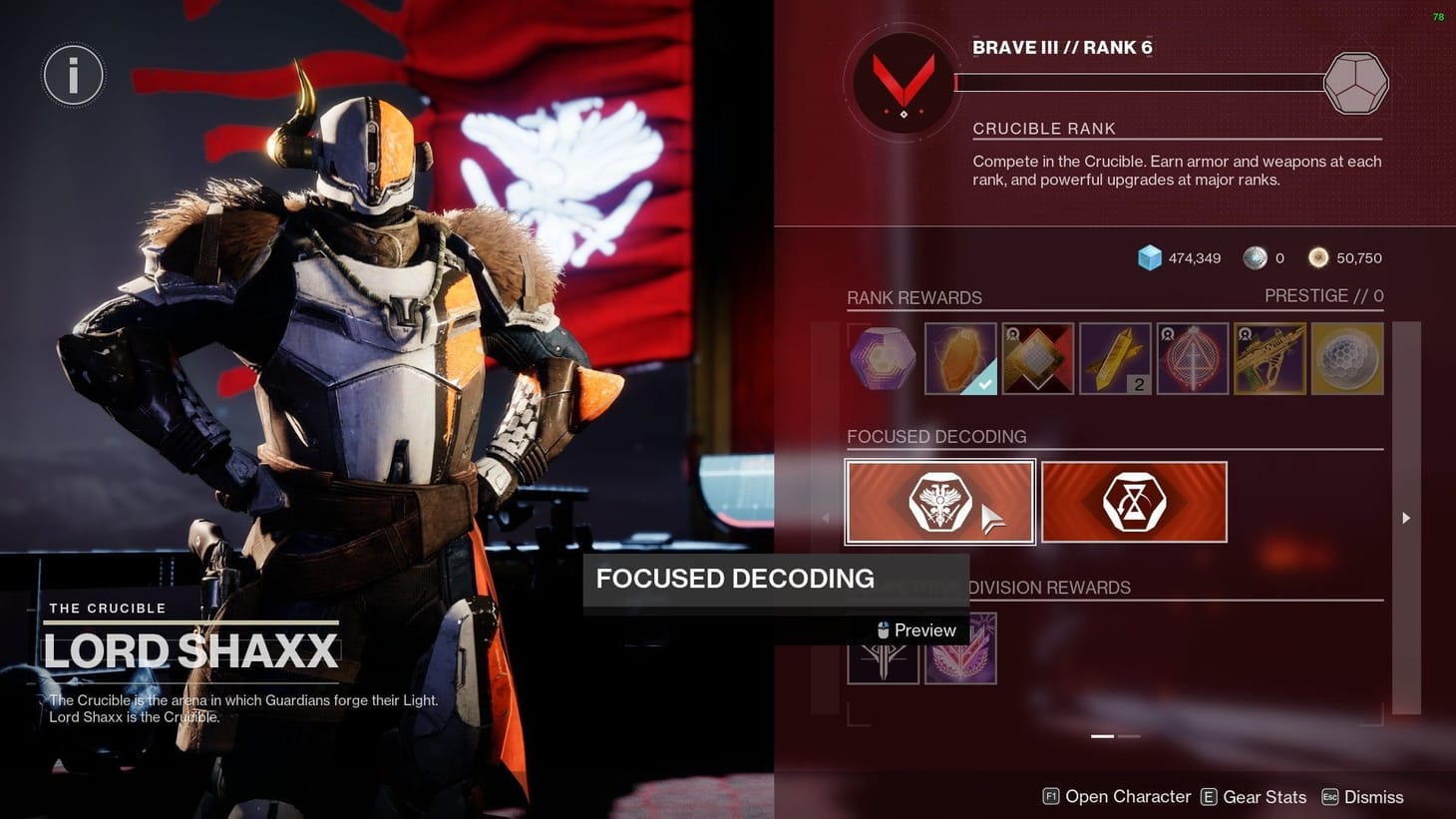This screenshot has width=1456, height=819.
Task: Click the claimed reward with the checkmark
Action: pos(960,358)
